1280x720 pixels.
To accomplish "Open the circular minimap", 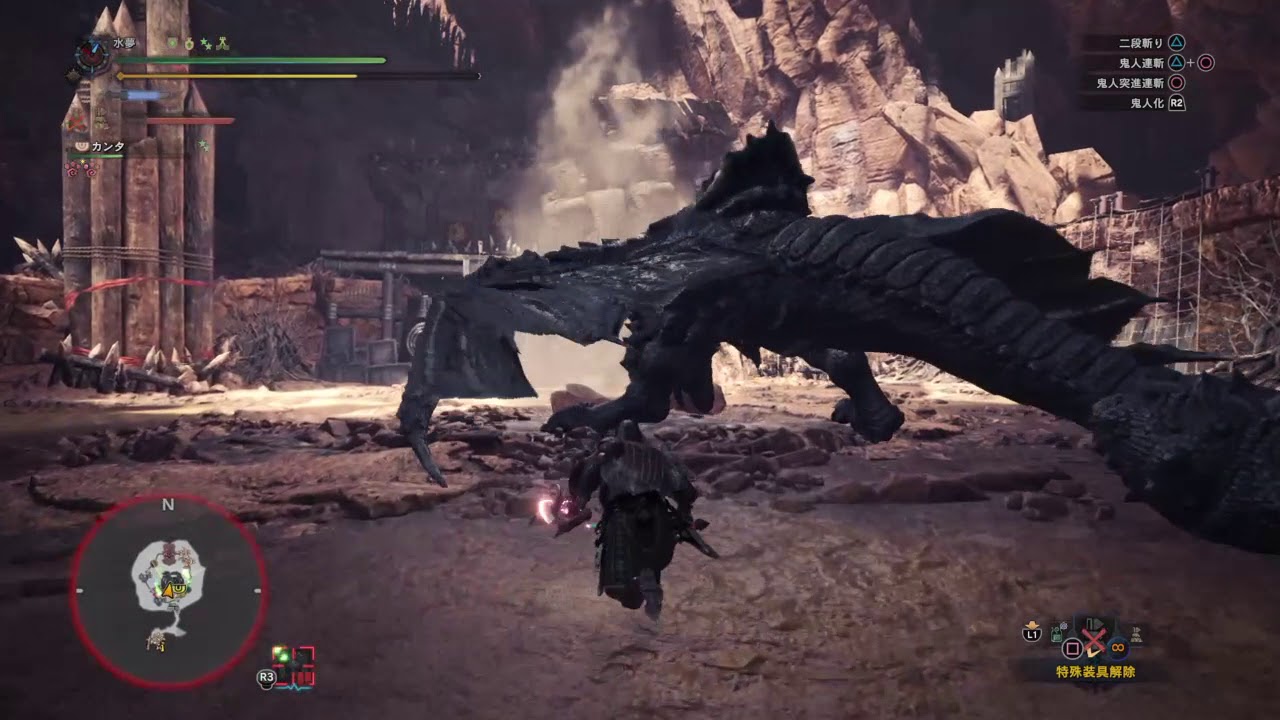I will point(168,591).
